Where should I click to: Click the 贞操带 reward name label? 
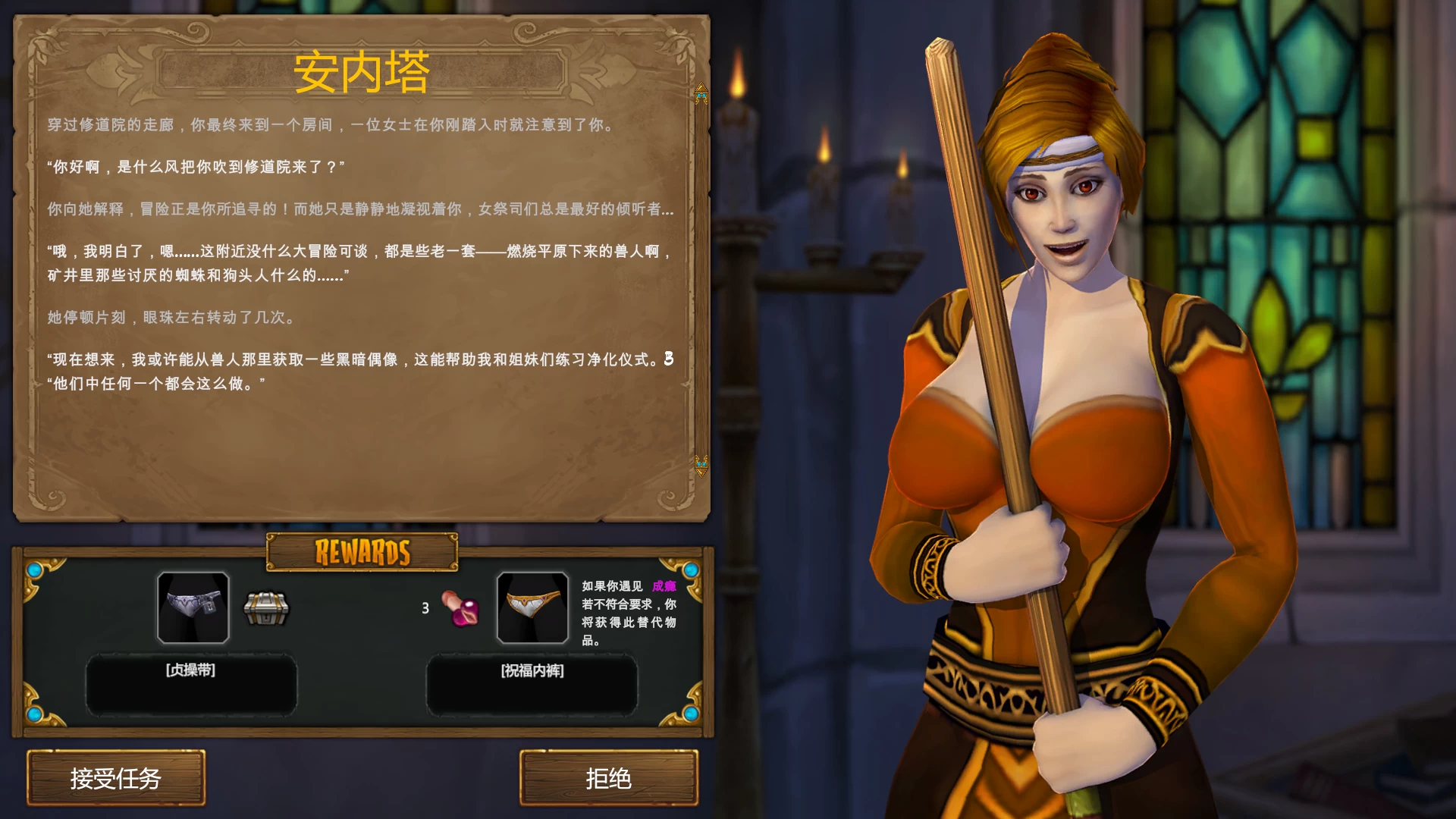[x=191, y=670]
